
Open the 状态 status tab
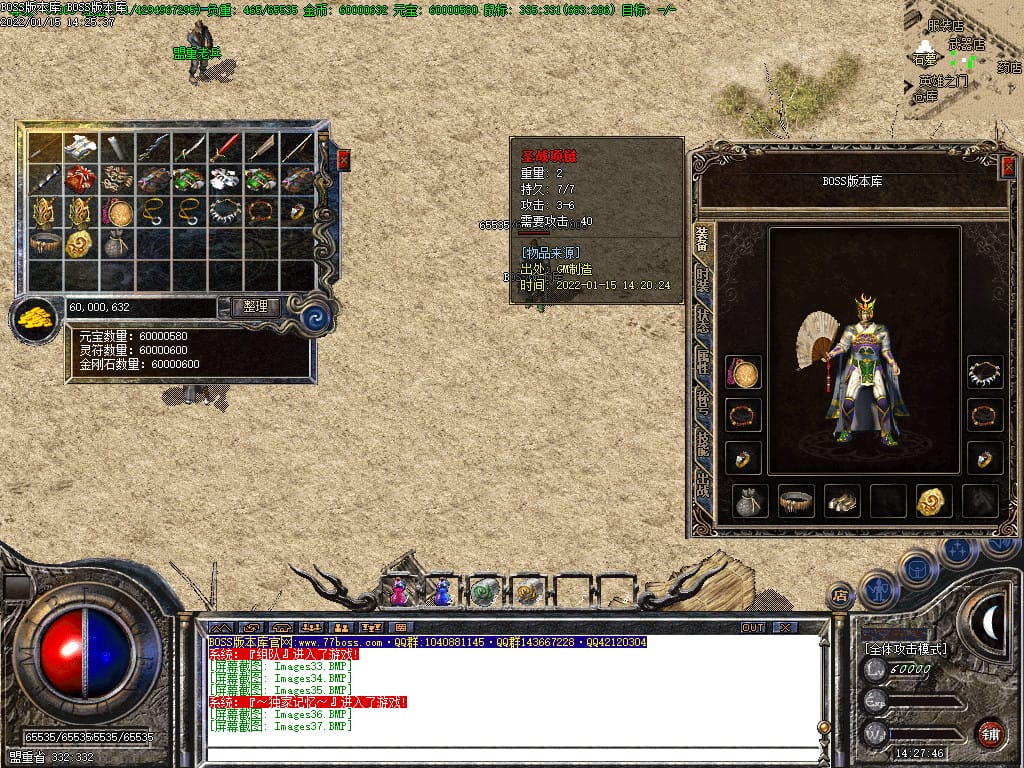(x=703, y=322)
